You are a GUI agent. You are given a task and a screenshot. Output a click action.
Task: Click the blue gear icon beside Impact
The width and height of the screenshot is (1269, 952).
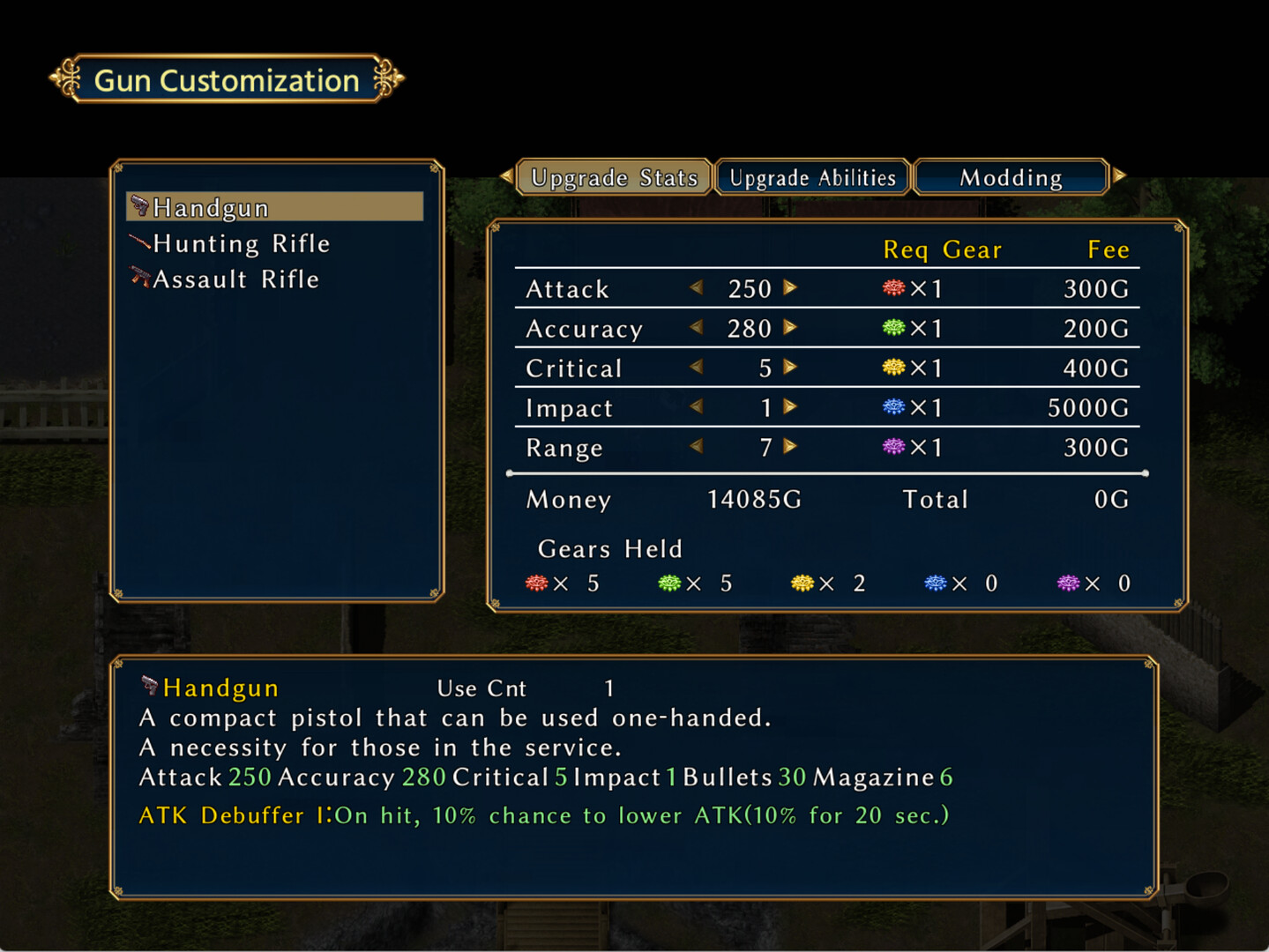(892, 406)
